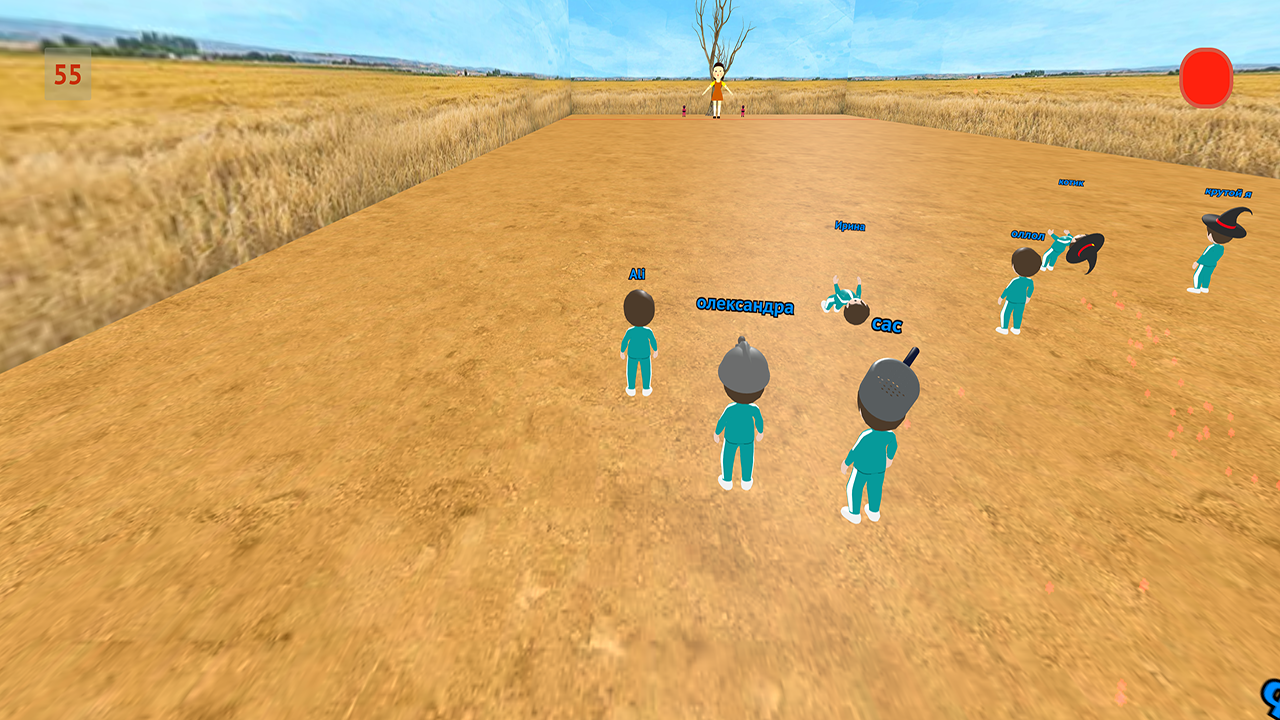The width and height of the screenshot is (1280, 720).
Task: Click the nametag сас
Action: coord(888,324)
